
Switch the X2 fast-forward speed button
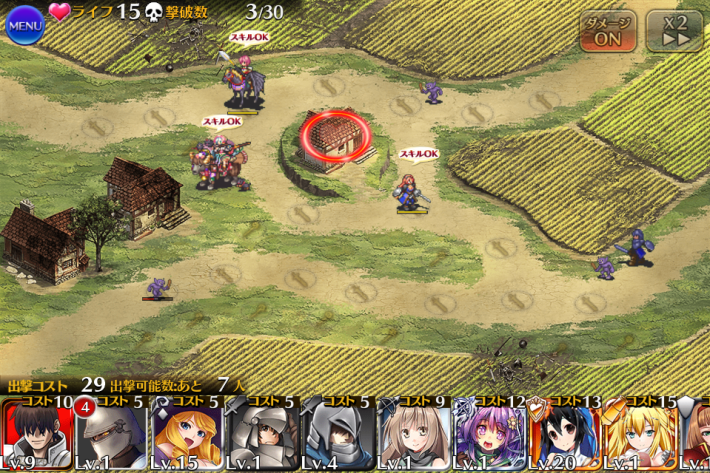tap(673, 31)
